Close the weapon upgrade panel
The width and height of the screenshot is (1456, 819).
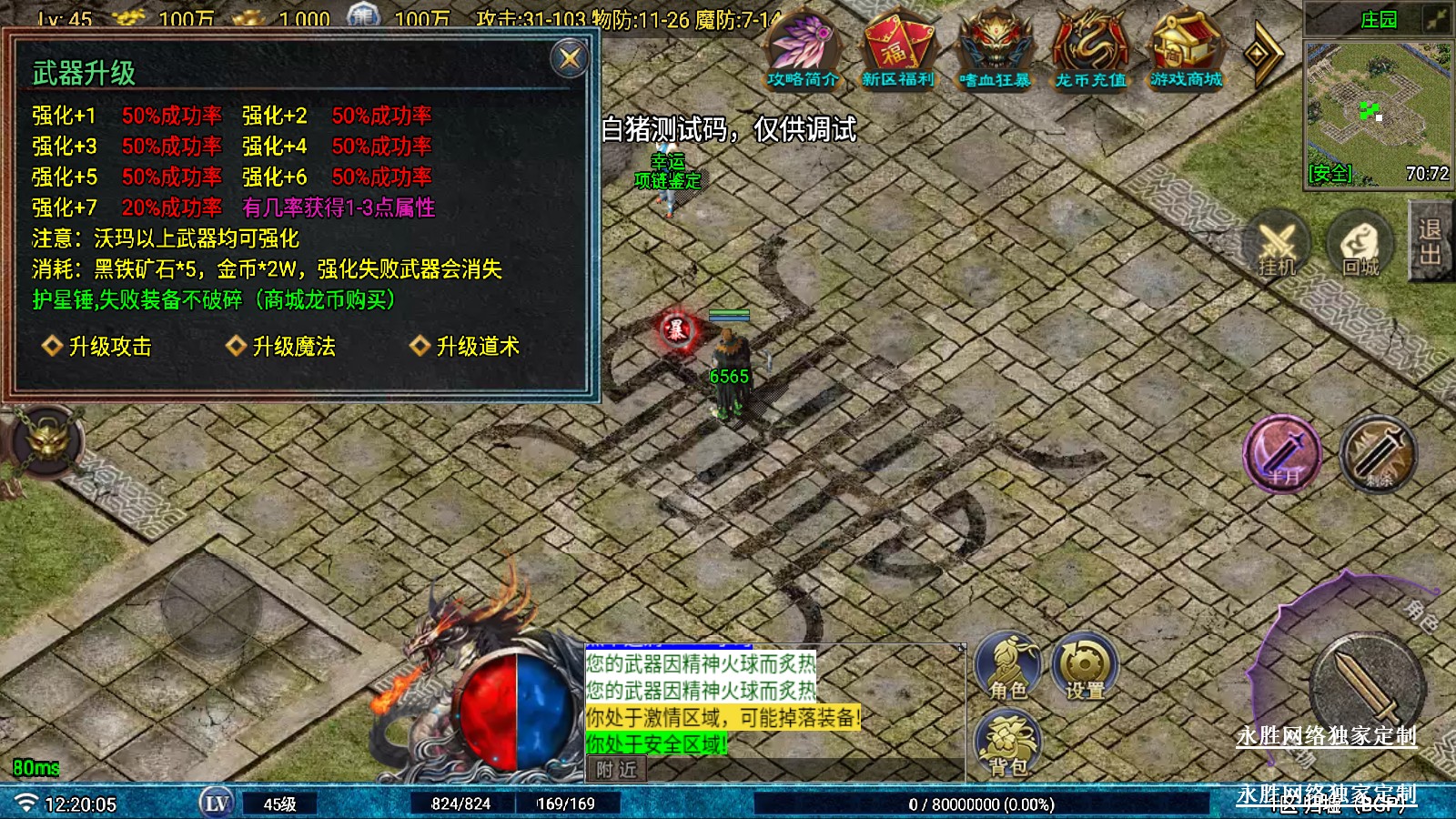570,59
